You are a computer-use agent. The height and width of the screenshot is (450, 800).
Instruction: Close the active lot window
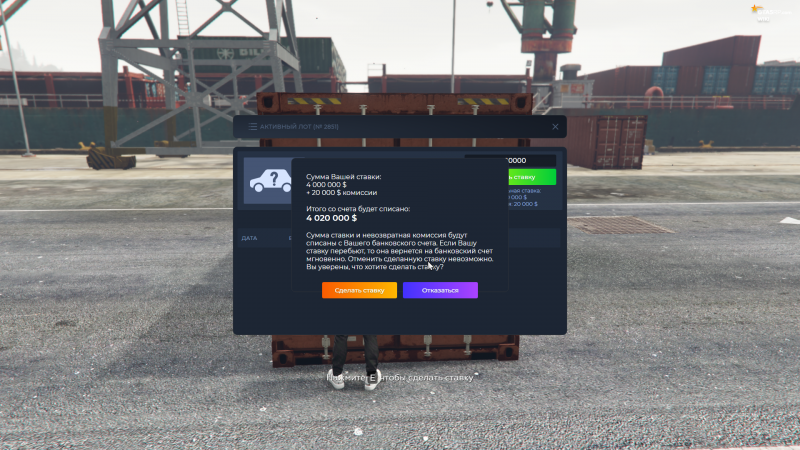[555, 127]
